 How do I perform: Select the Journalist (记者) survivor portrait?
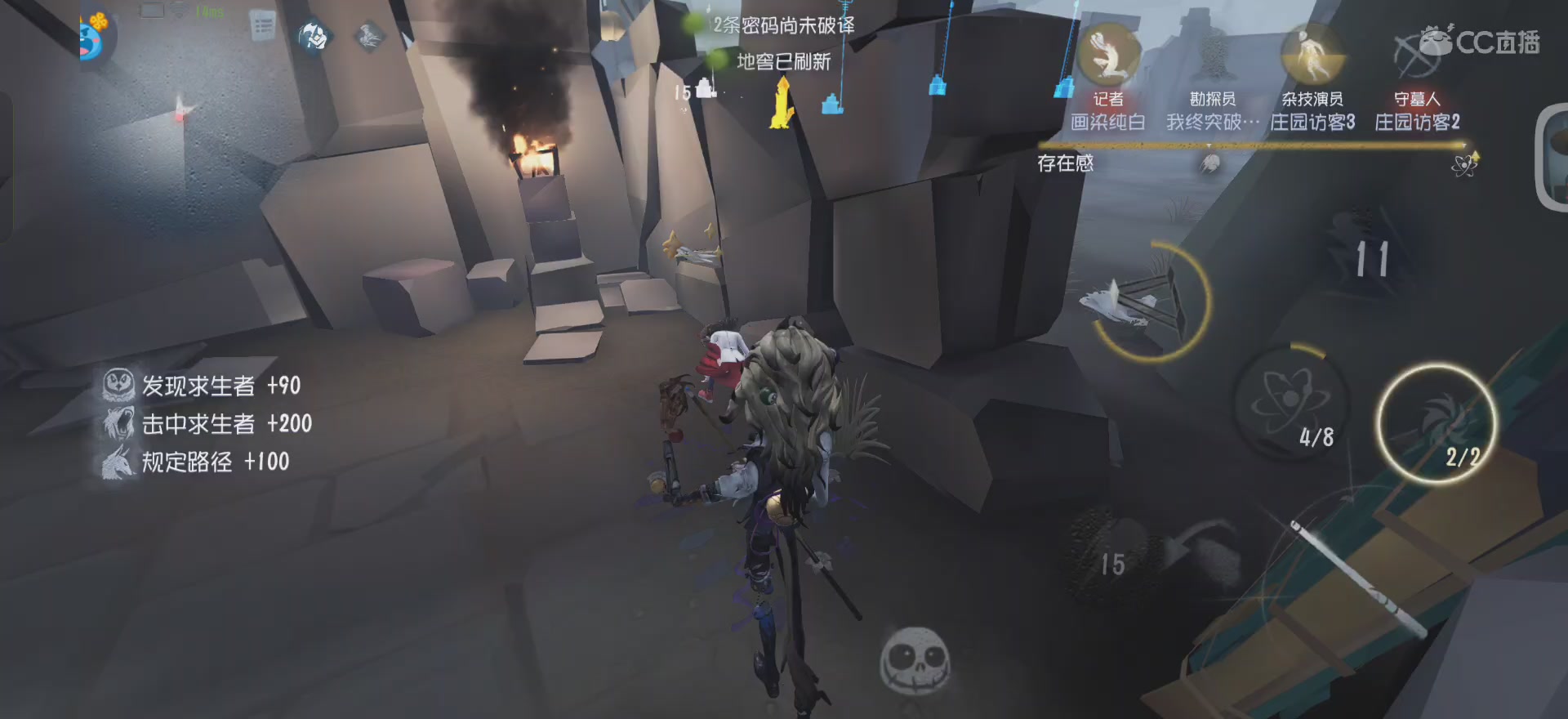(x=1111, y=57)
